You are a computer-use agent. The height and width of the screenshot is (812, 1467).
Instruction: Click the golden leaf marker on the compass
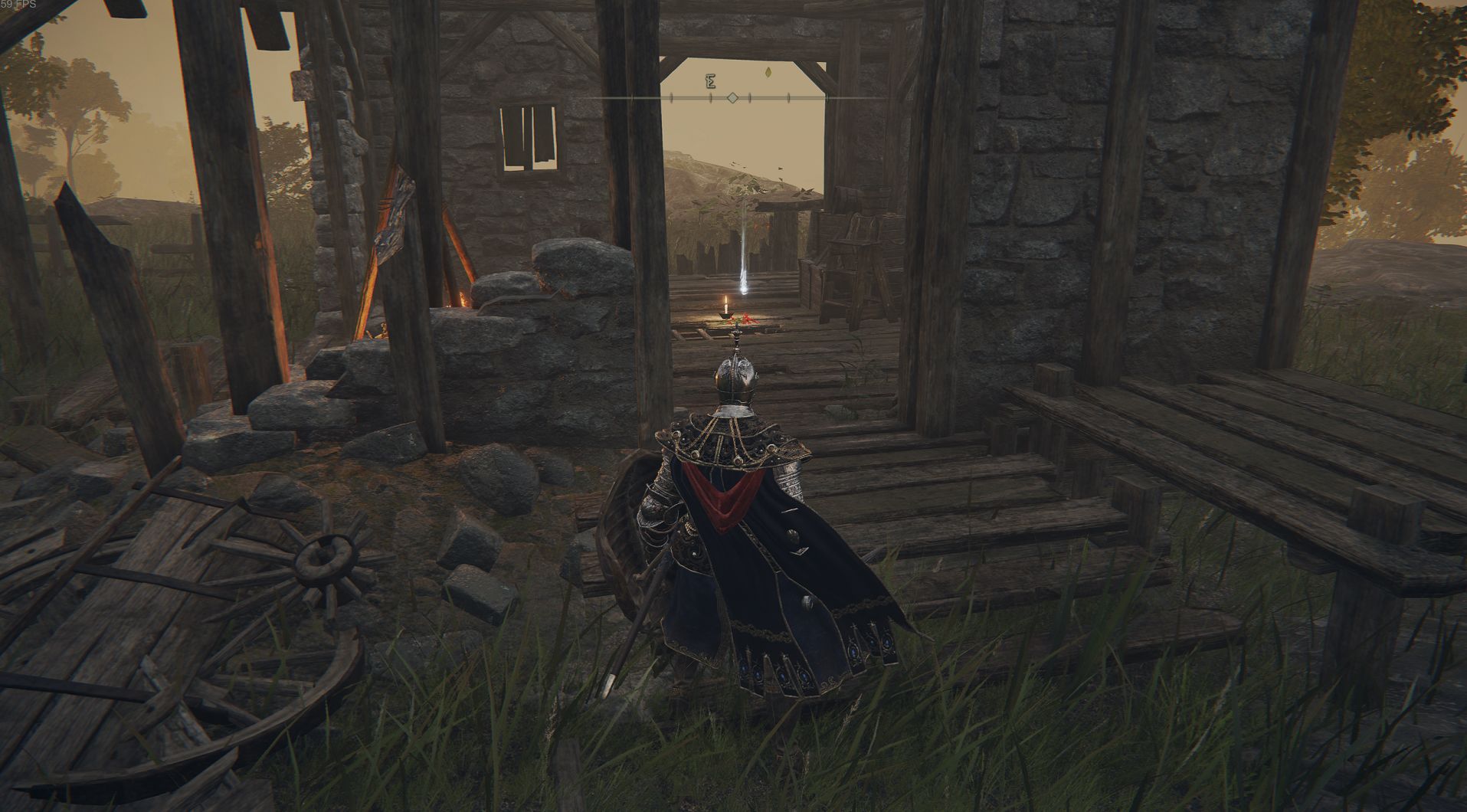coord(768,73)
